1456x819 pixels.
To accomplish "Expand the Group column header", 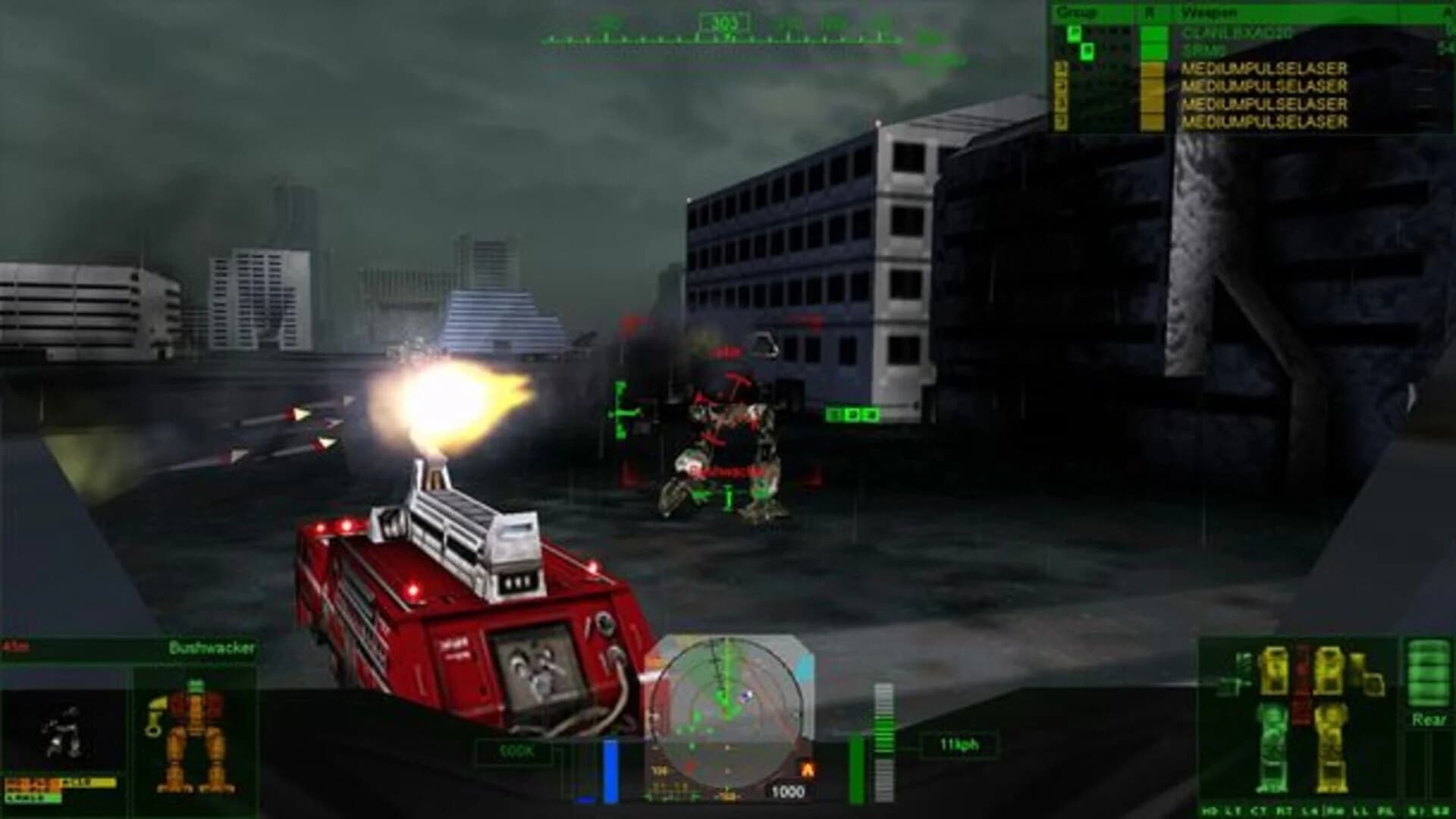I will (x=1077, y=12).
